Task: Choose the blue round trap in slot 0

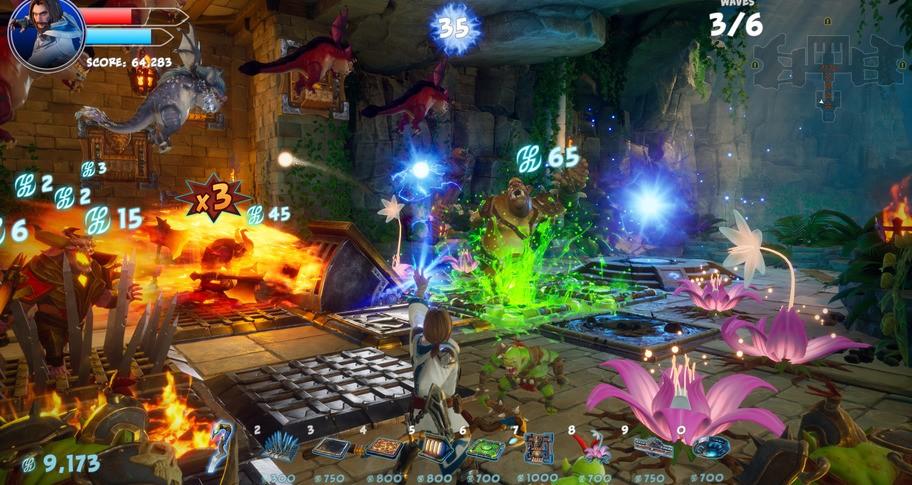Action: 709,447
